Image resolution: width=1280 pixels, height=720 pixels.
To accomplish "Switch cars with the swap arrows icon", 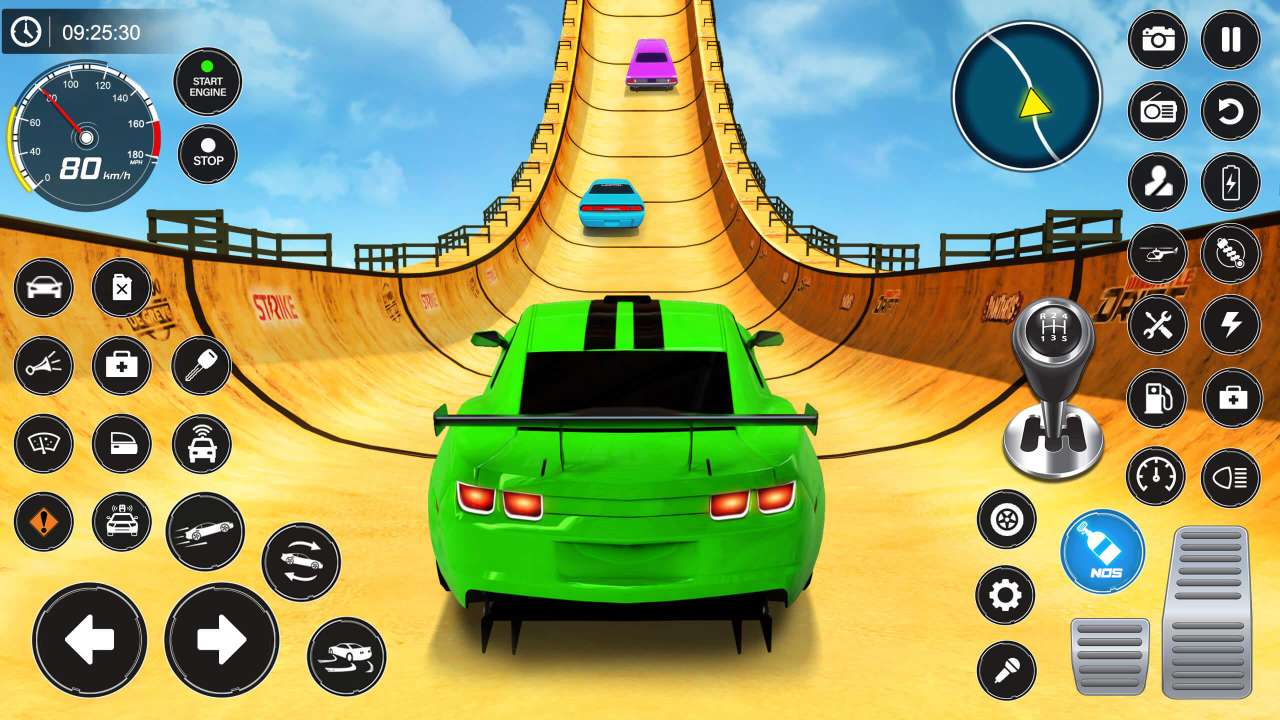I will [301, 561].
